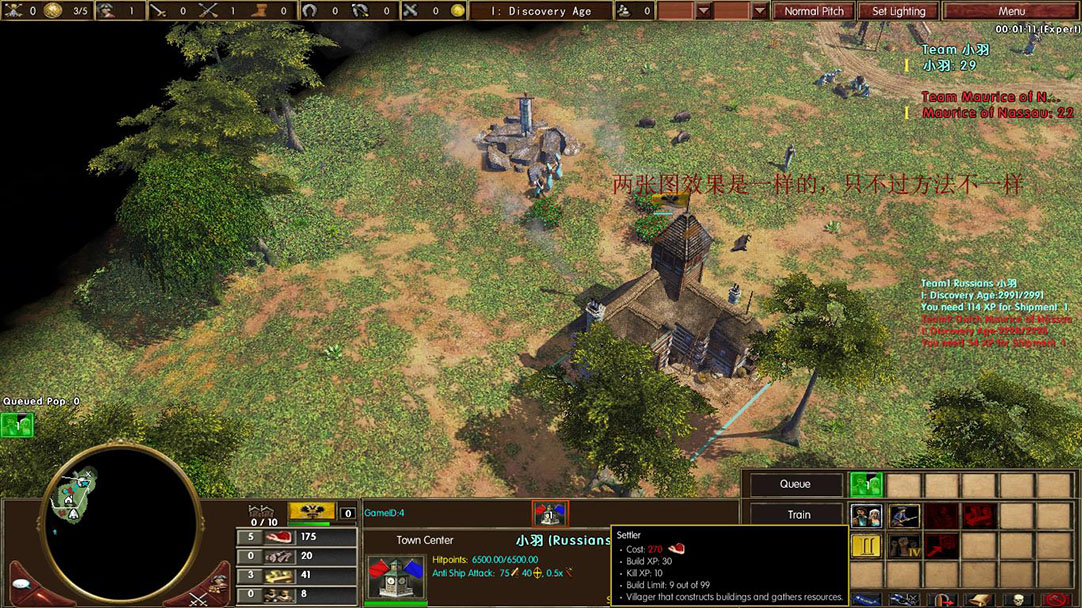Open the chat speech bubble button
This screenshot has height=608, width=1082.
(x=22, y=585)
